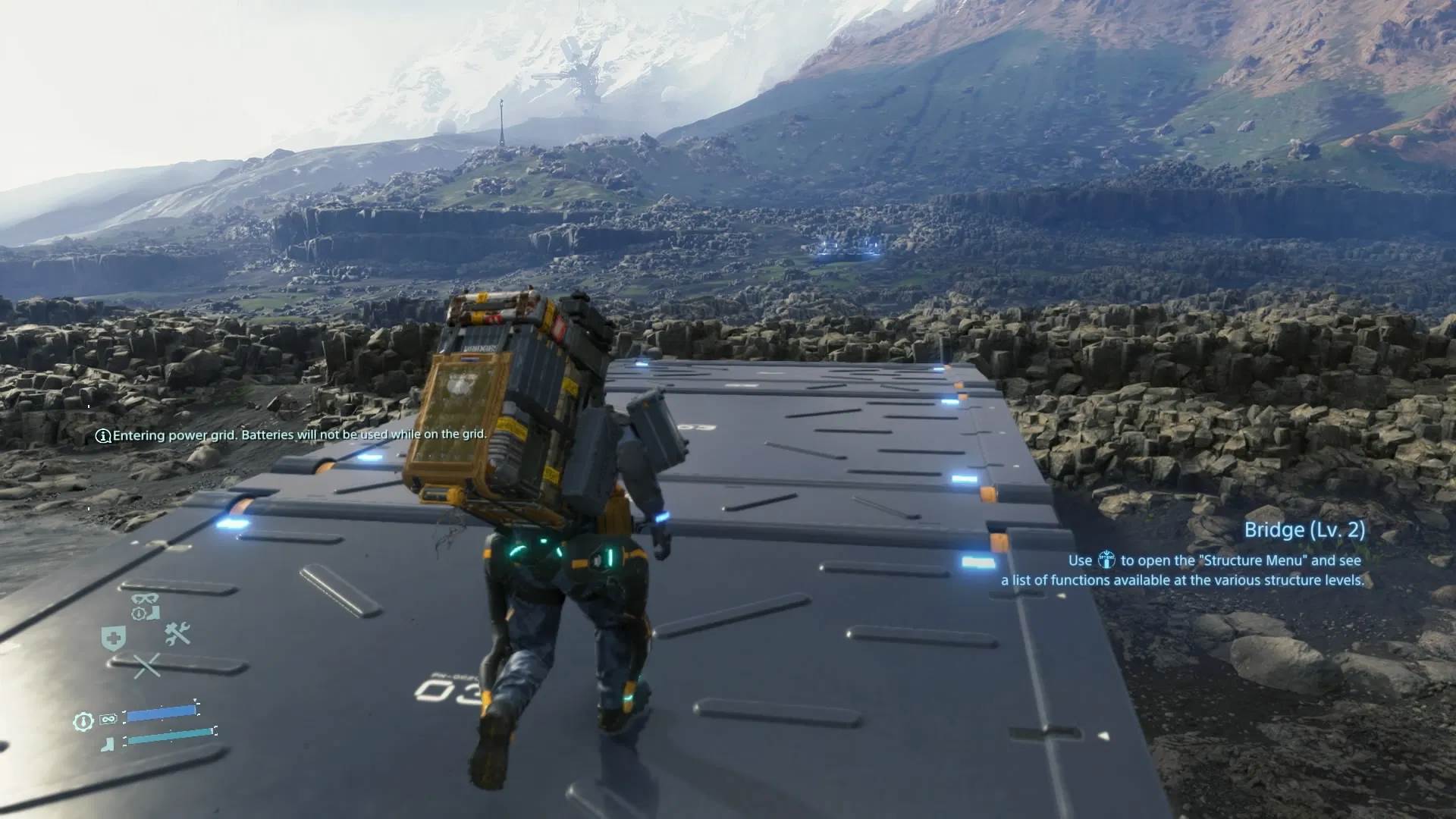Click the crossed tools X icon

click(148, 665)
